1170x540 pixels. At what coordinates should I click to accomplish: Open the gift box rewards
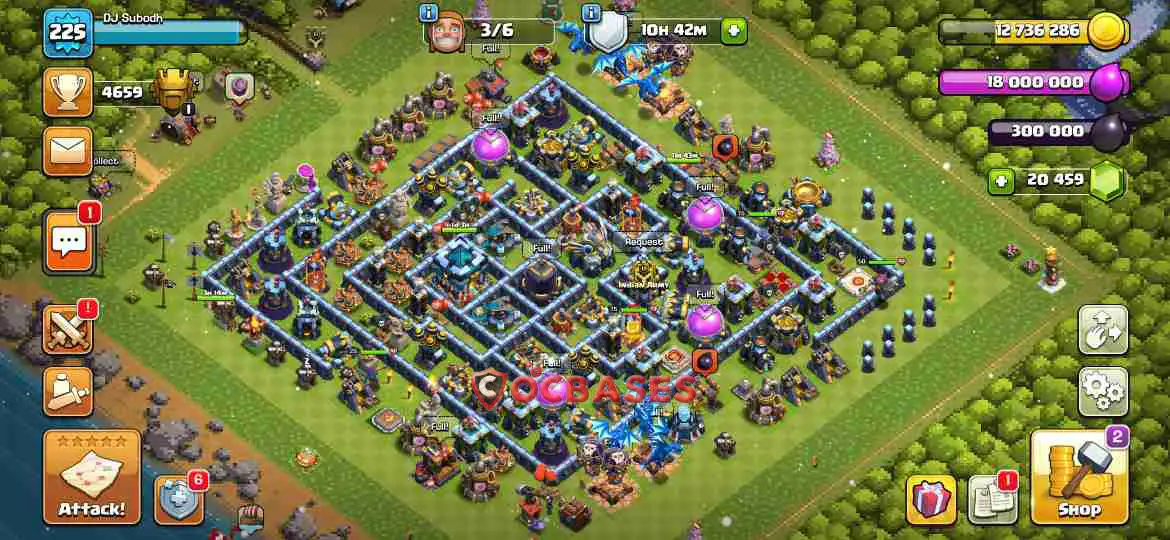(x=930, y=498)
